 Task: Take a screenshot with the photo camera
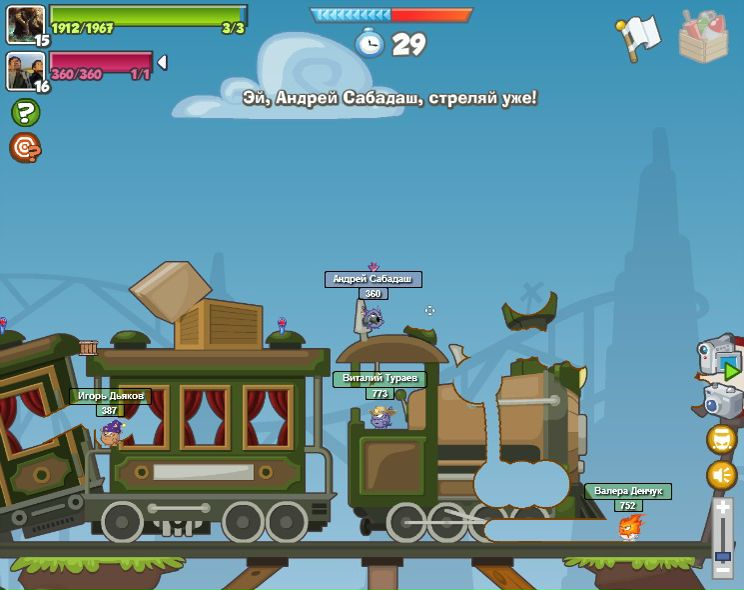pos(722,402)
